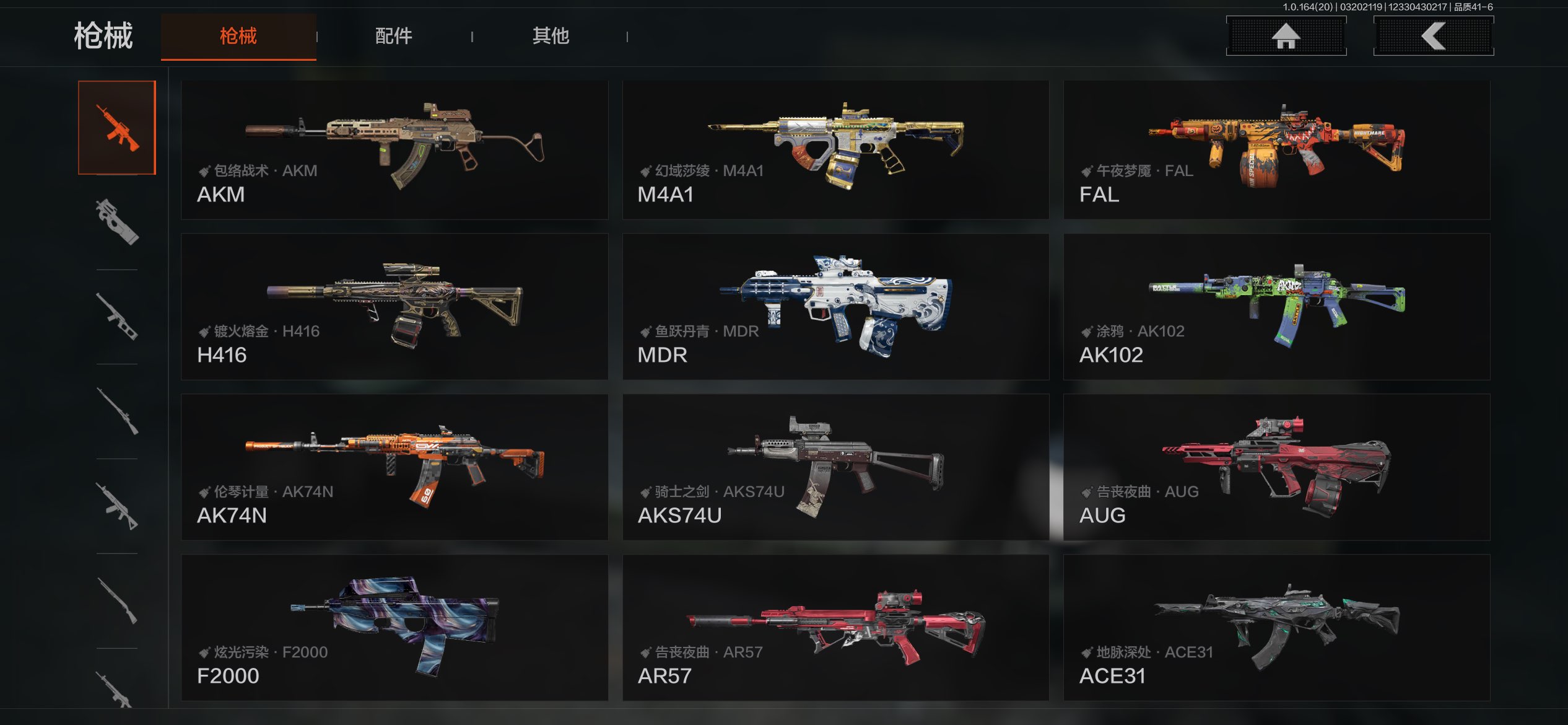1568x725 pixels.
Task: Select the AKM weapon card
Action: tap(394, 149)
